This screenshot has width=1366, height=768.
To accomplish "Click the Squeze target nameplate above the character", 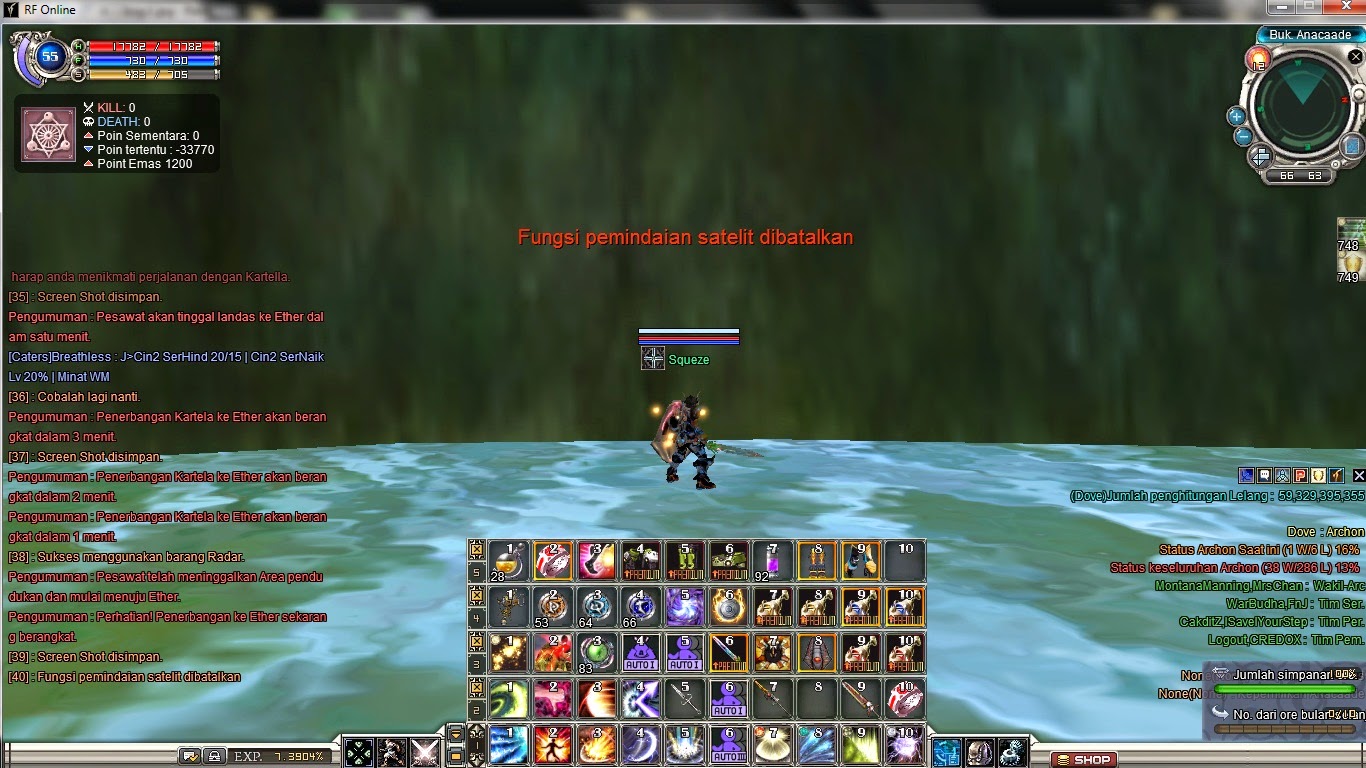I will coord(688,359).
